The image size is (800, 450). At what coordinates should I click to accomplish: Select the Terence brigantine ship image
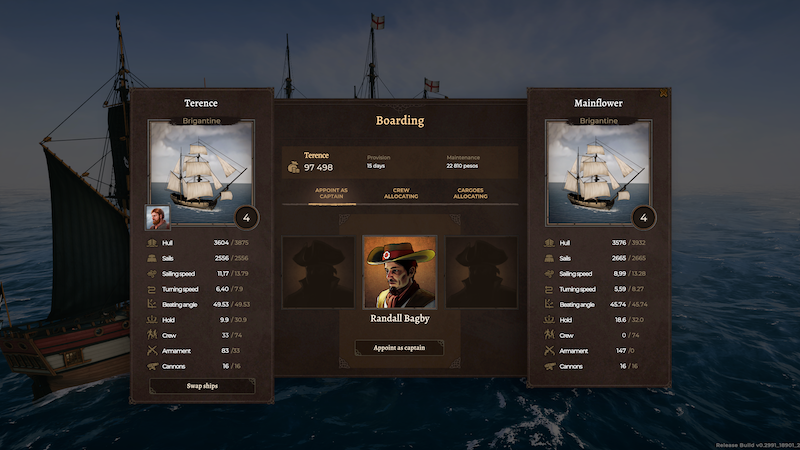tap(202, 172)
